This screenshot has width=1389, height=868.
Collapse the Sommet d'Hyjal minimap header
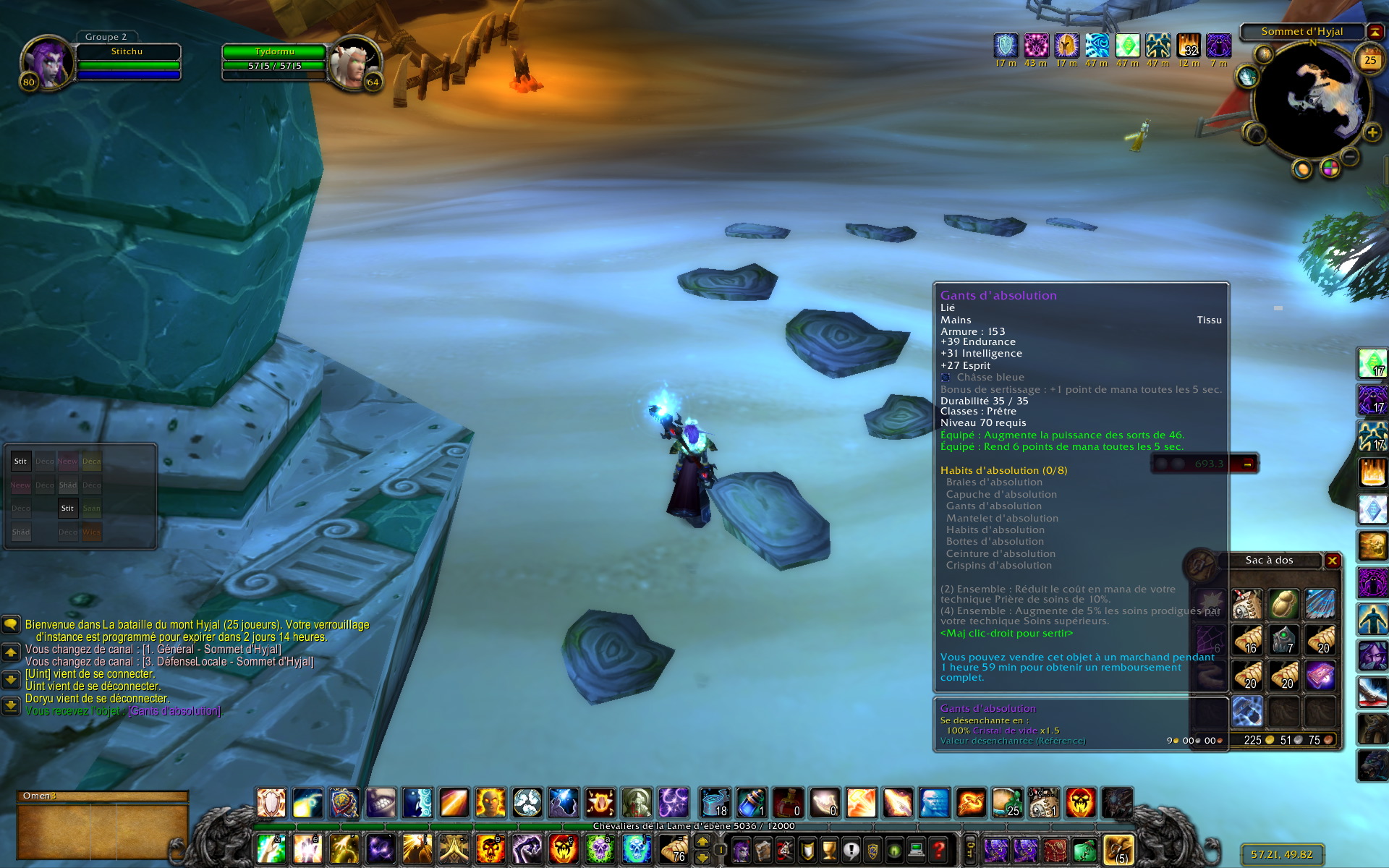click(1375, 32)
